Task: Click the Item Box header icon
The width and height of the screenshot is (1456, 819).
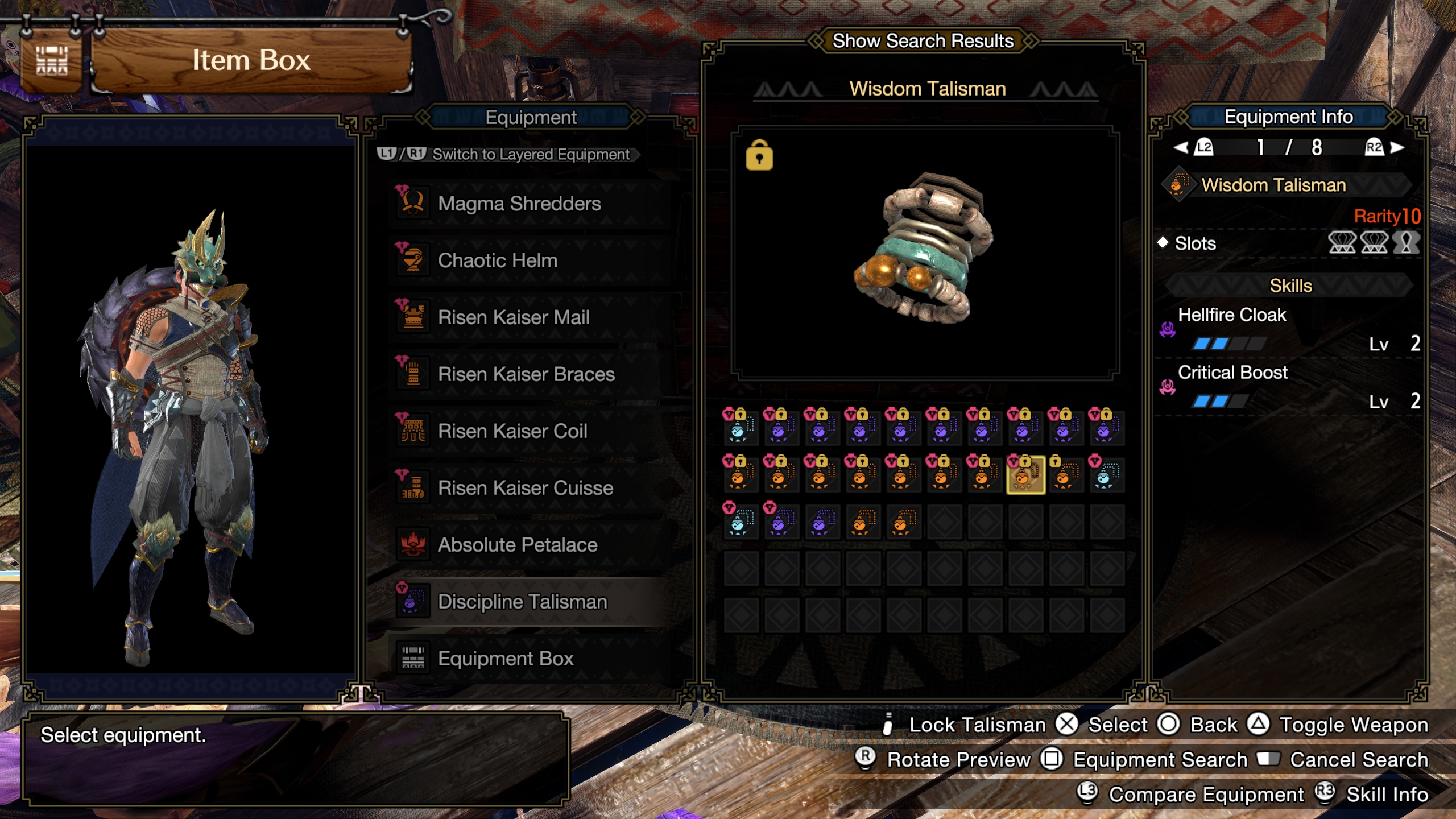Action: coord(52,60)
